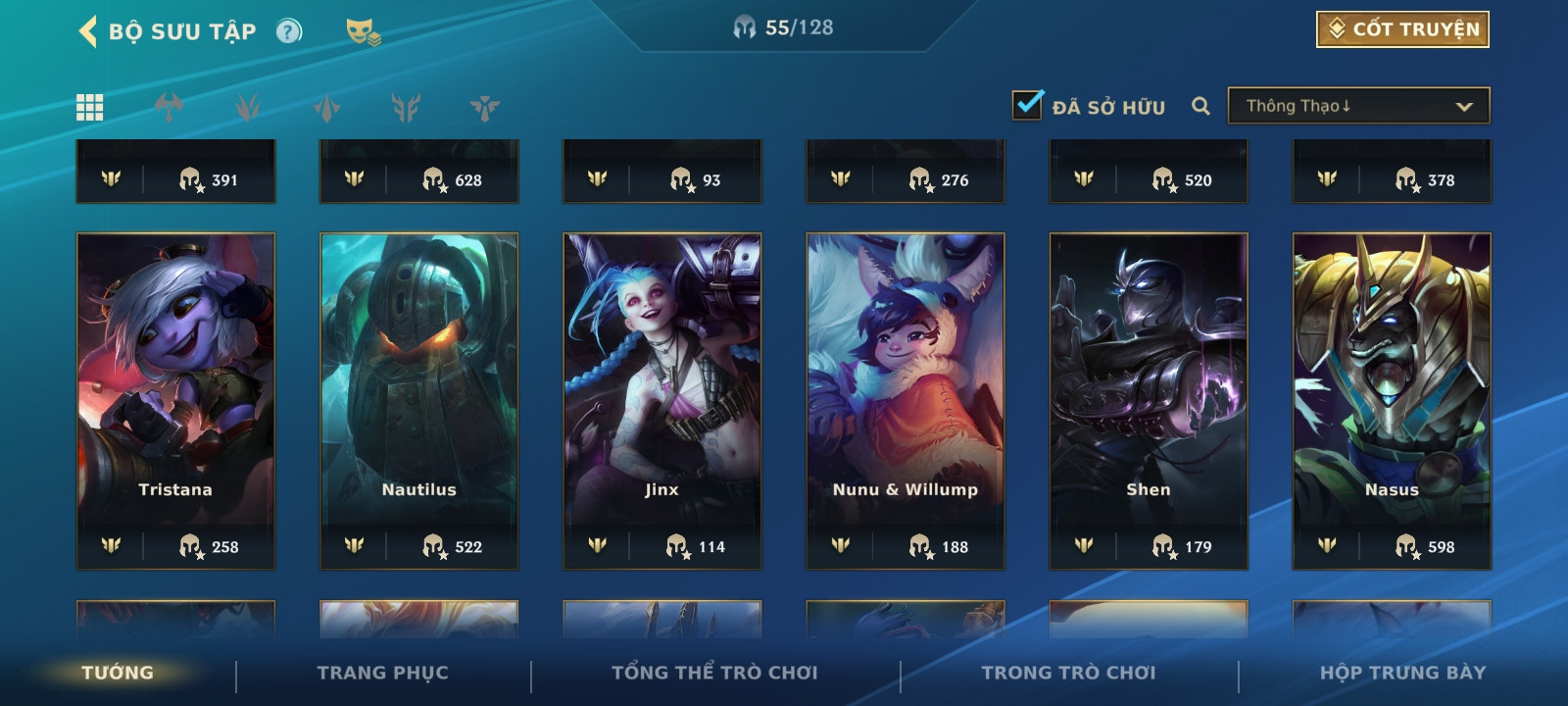Viewport: 1568px width, 706px height.
Task: Expand the Thông Thạo sort dropdown
Action: click(x=1358, y=106)
